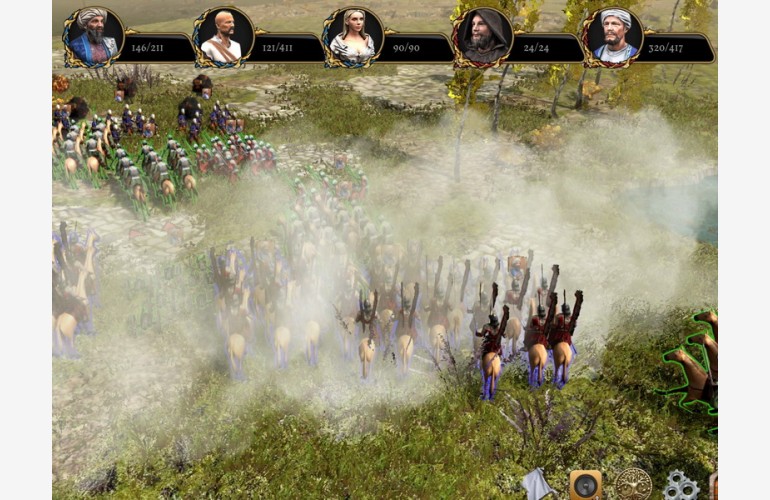Select the blue-robed turbaned hero portrait
This screenshot has width=770, height=500.
click(93, 38)
